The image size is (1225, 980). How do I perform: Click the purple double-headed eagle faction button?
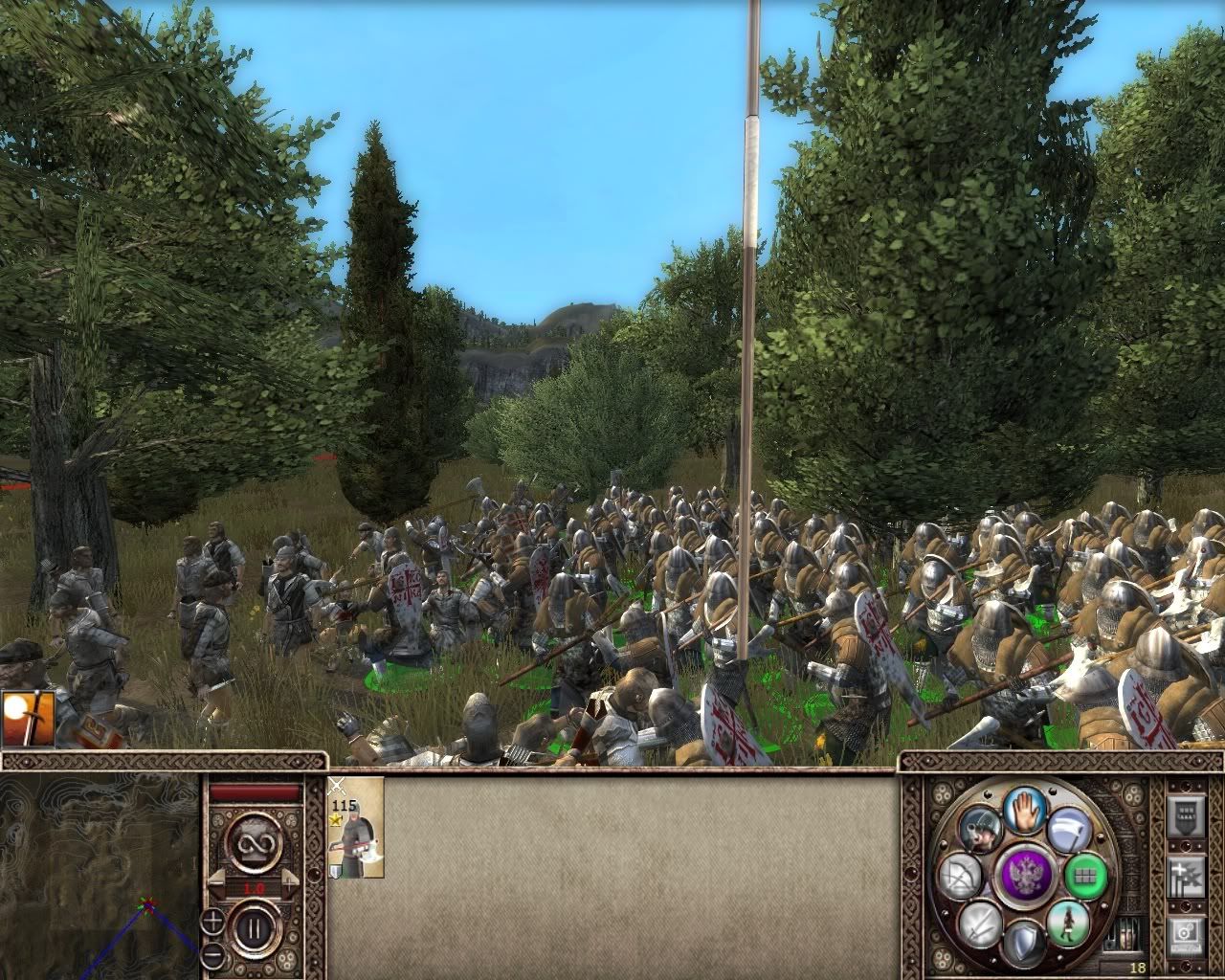pos(1023,875)
